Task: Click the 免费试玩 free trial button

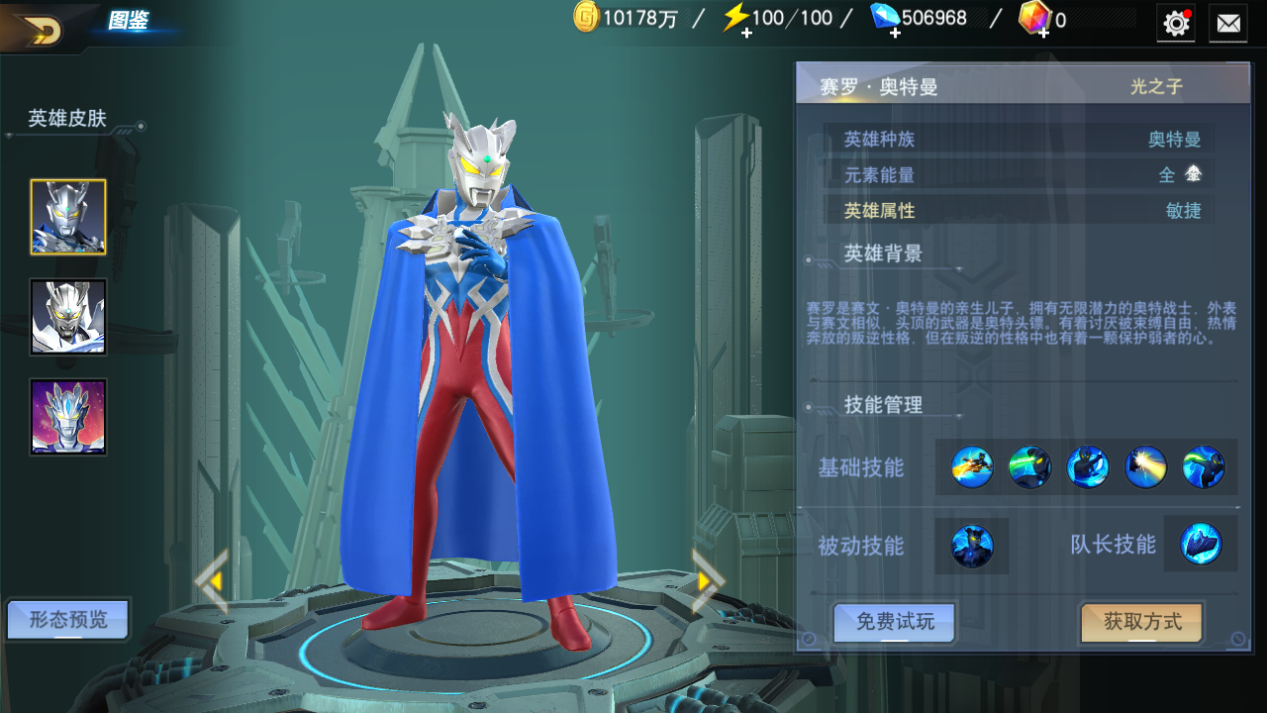Action: 894,622
